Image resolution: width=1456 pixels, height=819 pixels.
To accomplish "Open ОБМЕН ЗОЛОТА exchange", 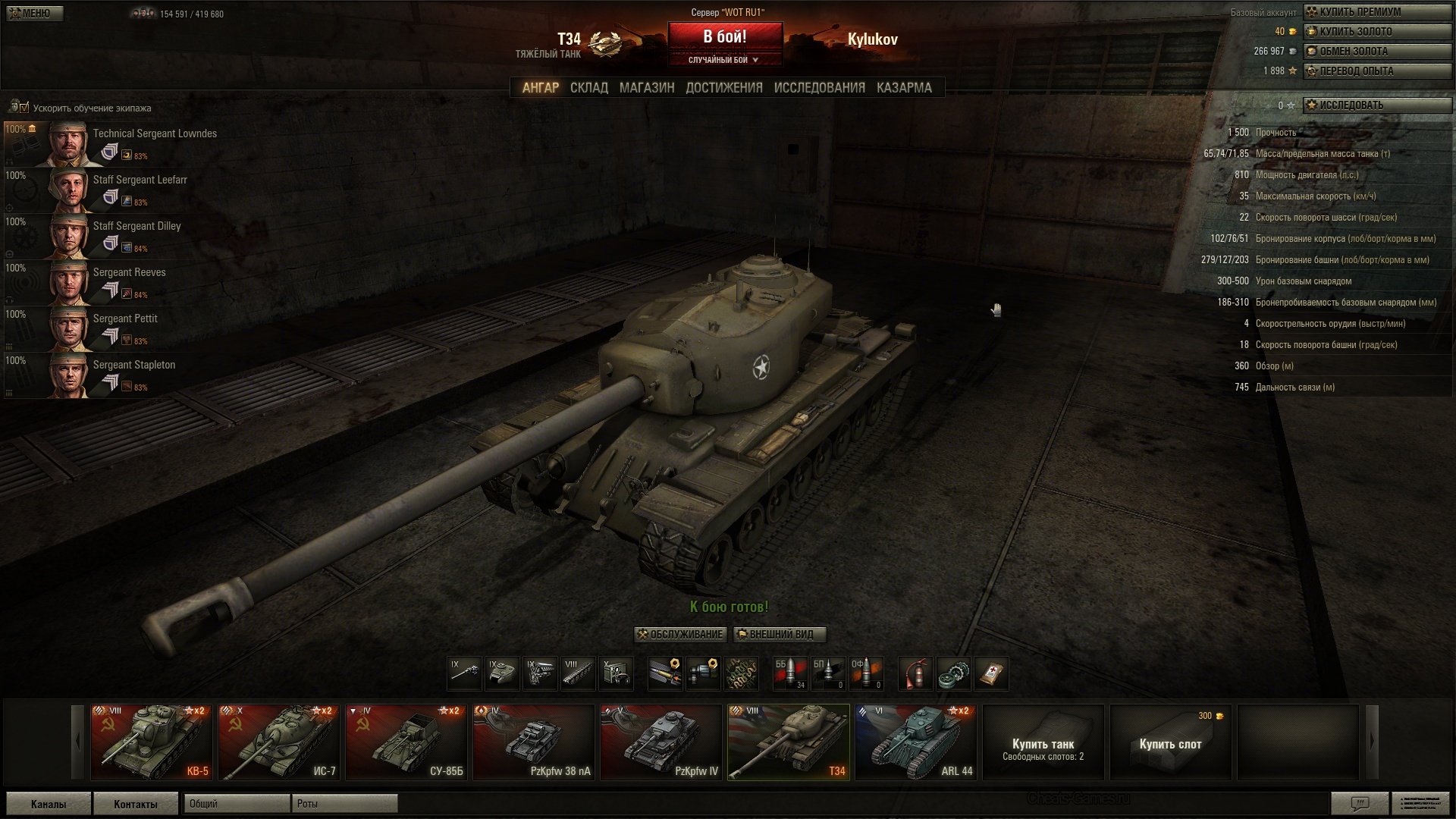I will [x=1376, y=52].
